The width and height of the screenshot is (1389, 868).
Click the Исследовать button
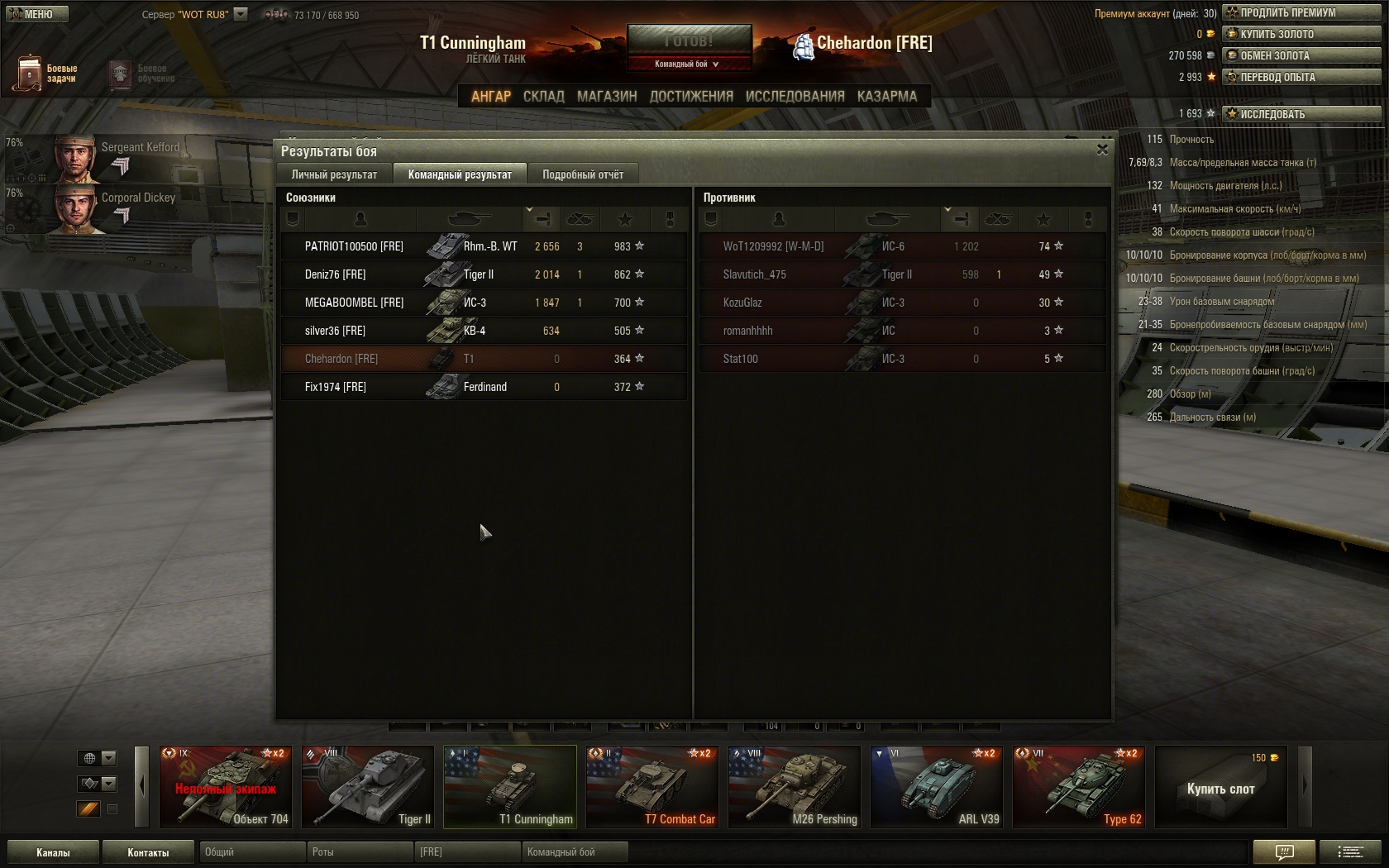pyautogui.click(x=1301, y=114)
